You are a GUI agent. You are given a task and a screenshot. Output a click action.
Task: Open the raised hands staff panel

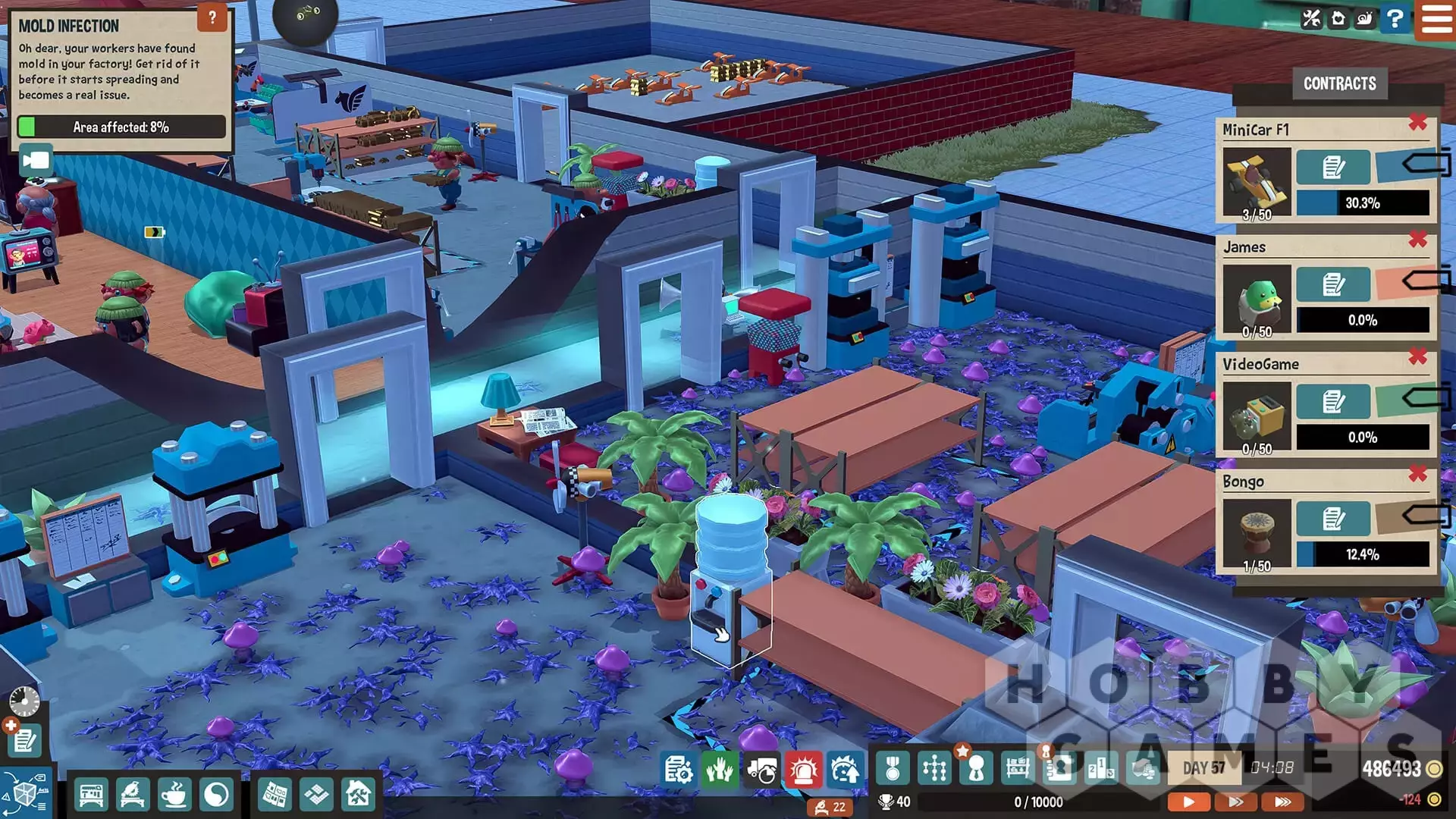tap(719, 770)
